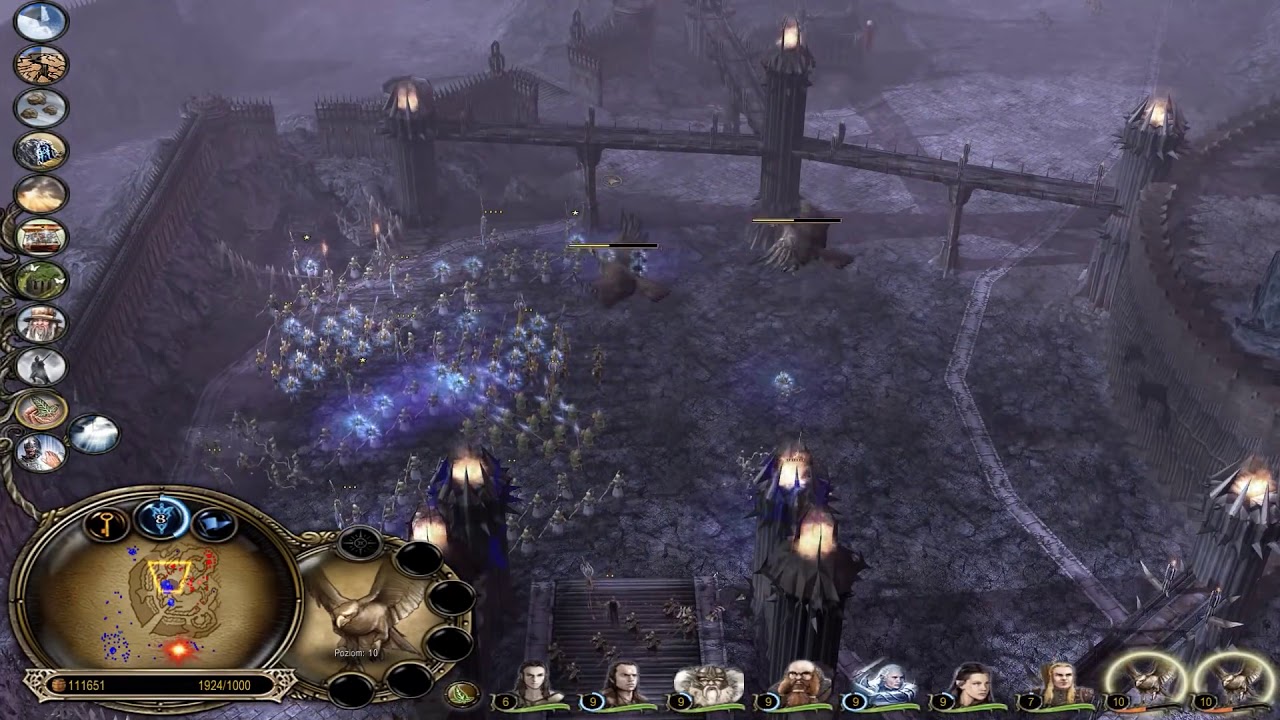The width and height of the screenshot is (1280, 720).
Task: Activate the hand holding leaf power
Action: point(41,409)
